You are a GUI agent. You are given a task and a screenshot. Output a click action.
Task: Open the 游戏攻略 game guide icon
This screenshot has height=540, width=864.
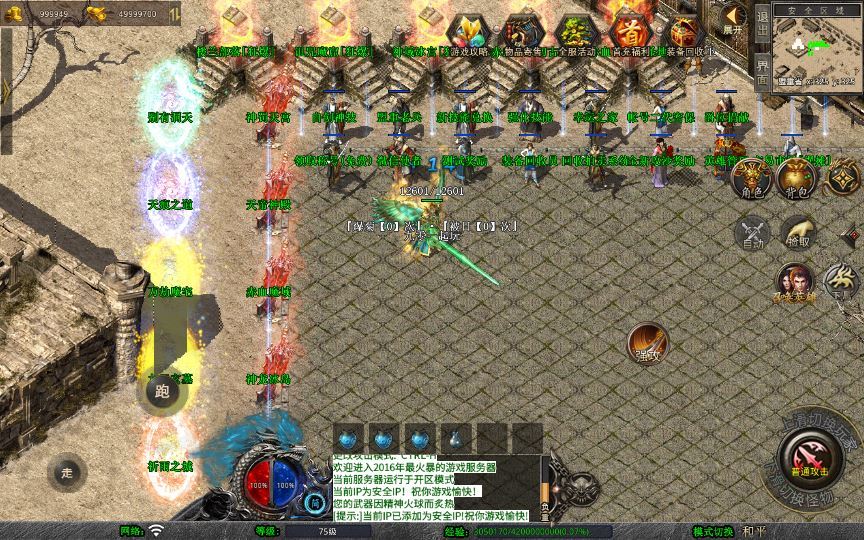(467, 33)
